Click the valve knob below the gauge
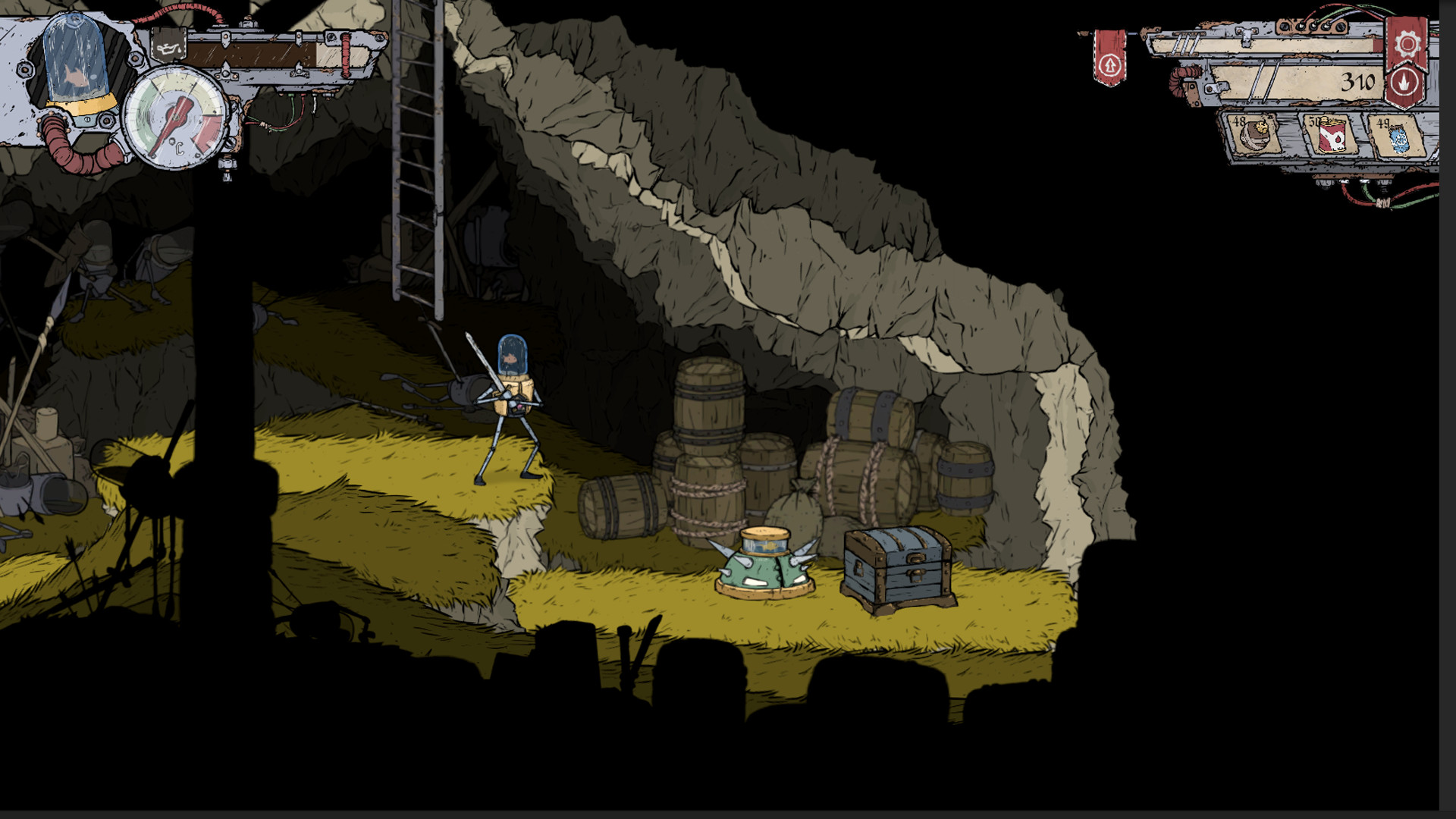1456x819 pixels. 227,163
